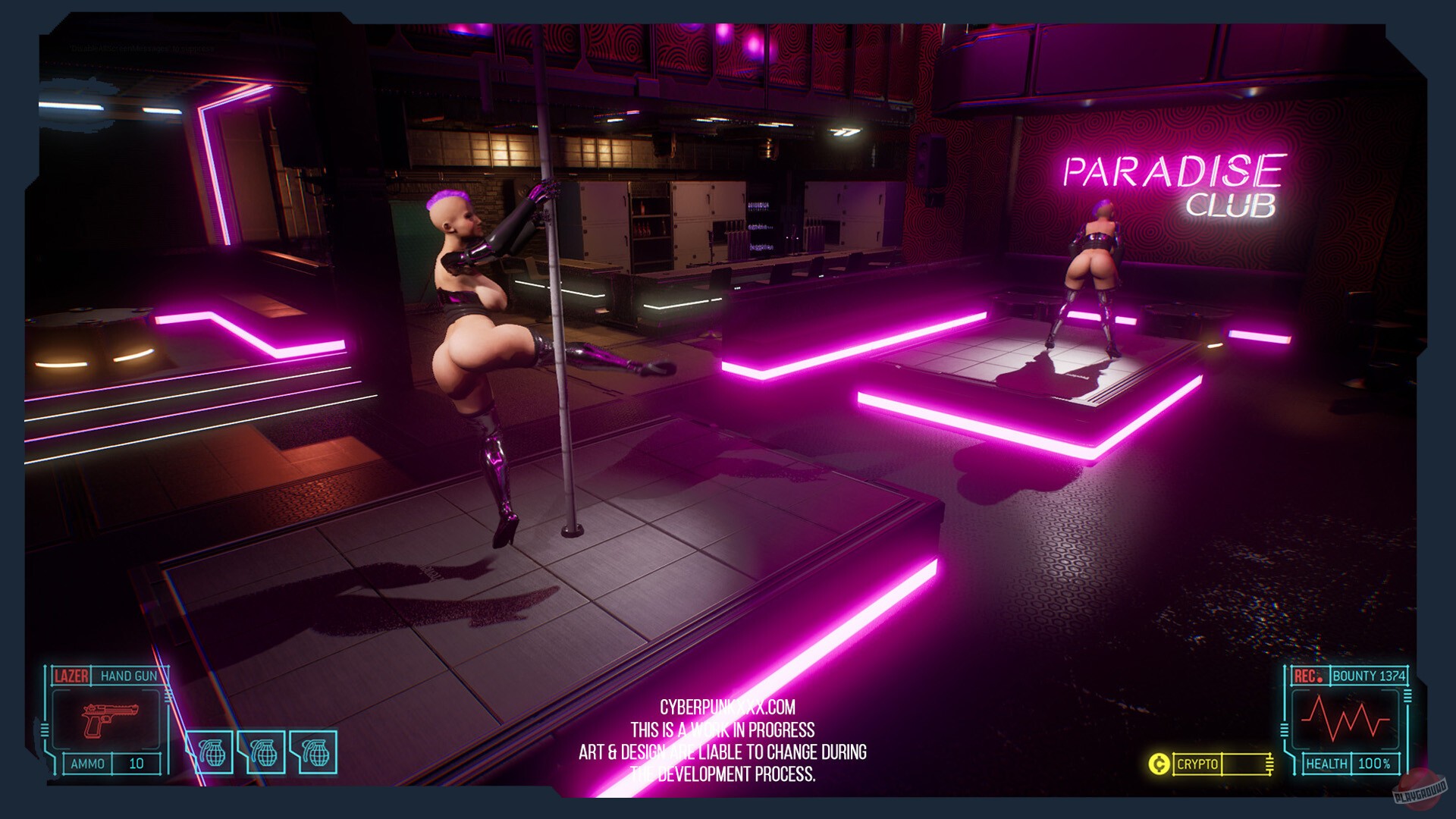Select the rightmost grenade icon
The image size is (1456, 819).
[316, 752]
